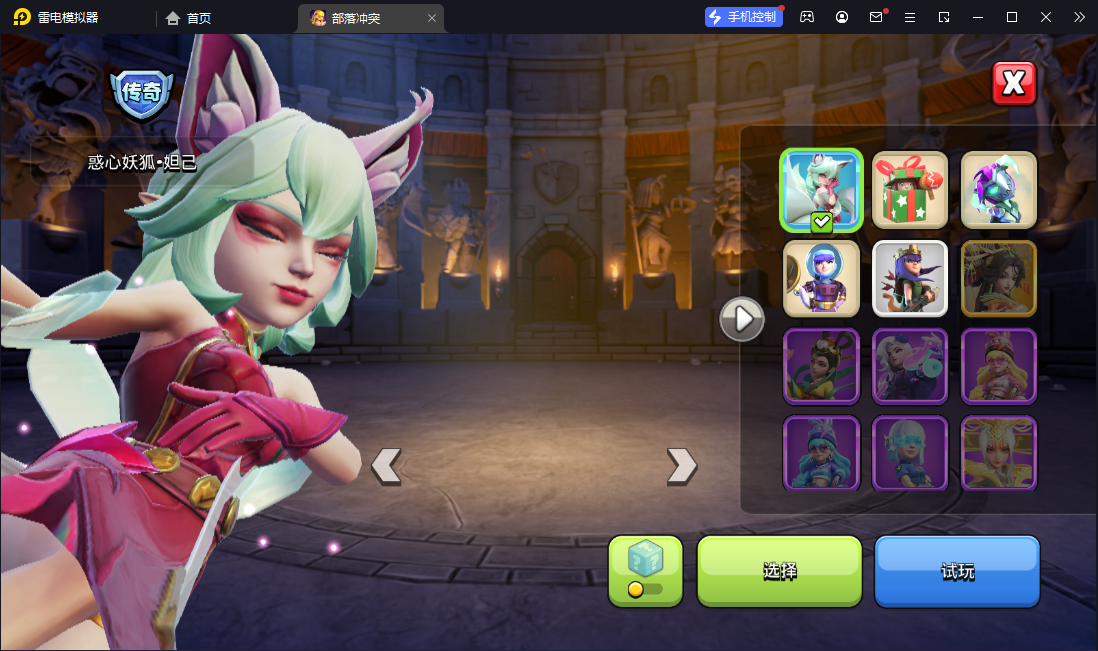Viewport: 1098px width, 651px height.
Task: Select the fox girl skin thumbnail
Action: point(821,190)
